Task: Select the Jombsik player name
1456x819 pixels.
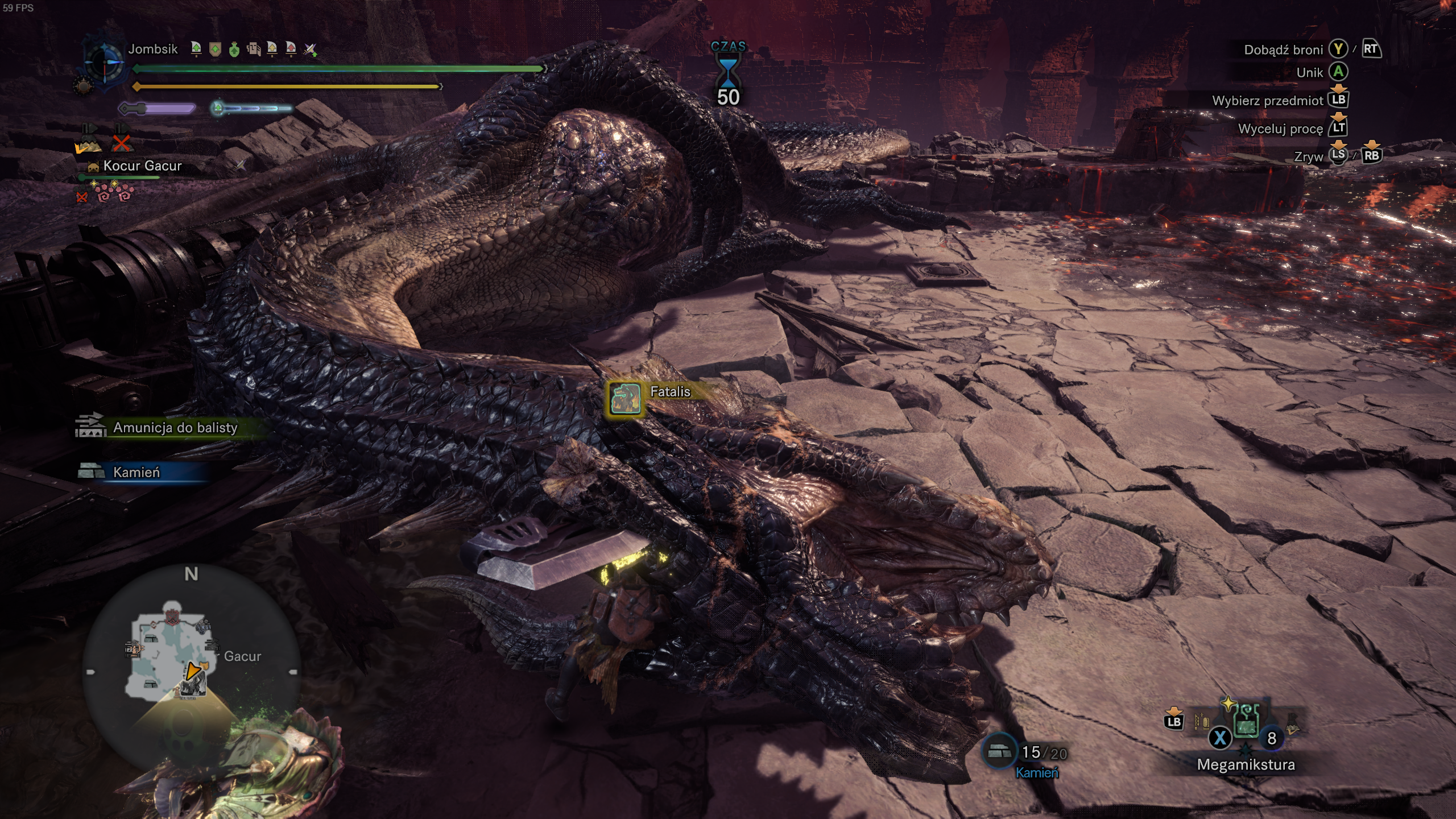Action: tap(152, 49)
